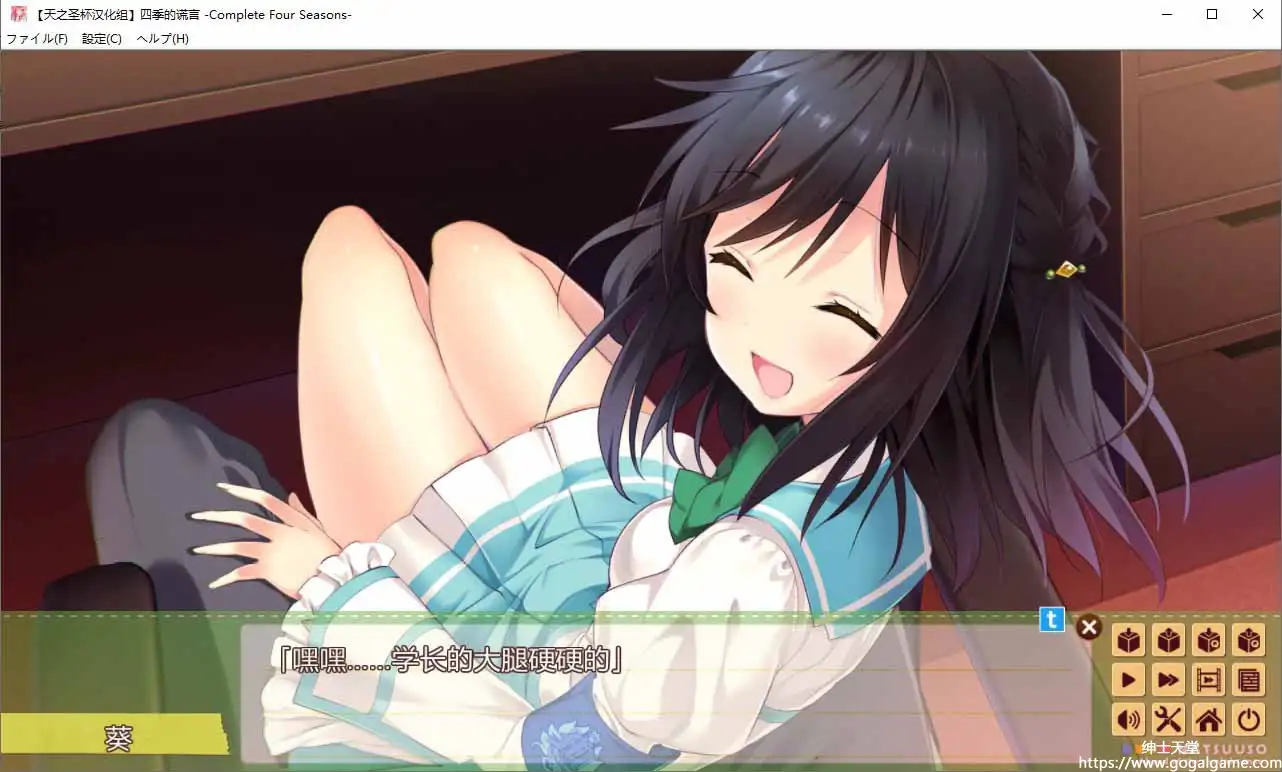This screenshot has height=772, width=1282.
Task: Select the Quick Load icon
Action: click(x=1248, y=640)
